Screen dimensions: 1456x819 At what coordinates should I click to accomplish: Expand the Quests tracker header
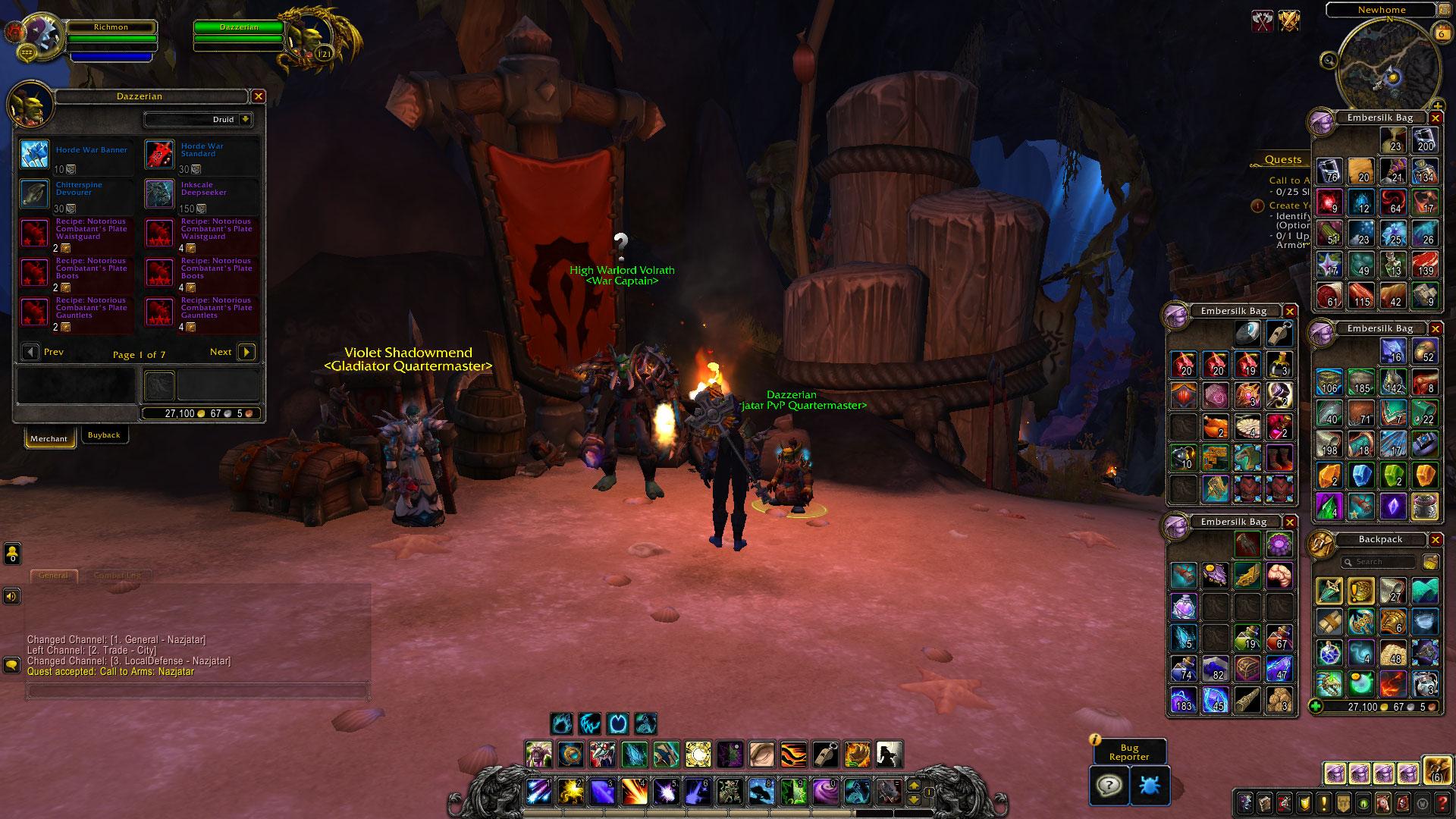[1283, 160]
